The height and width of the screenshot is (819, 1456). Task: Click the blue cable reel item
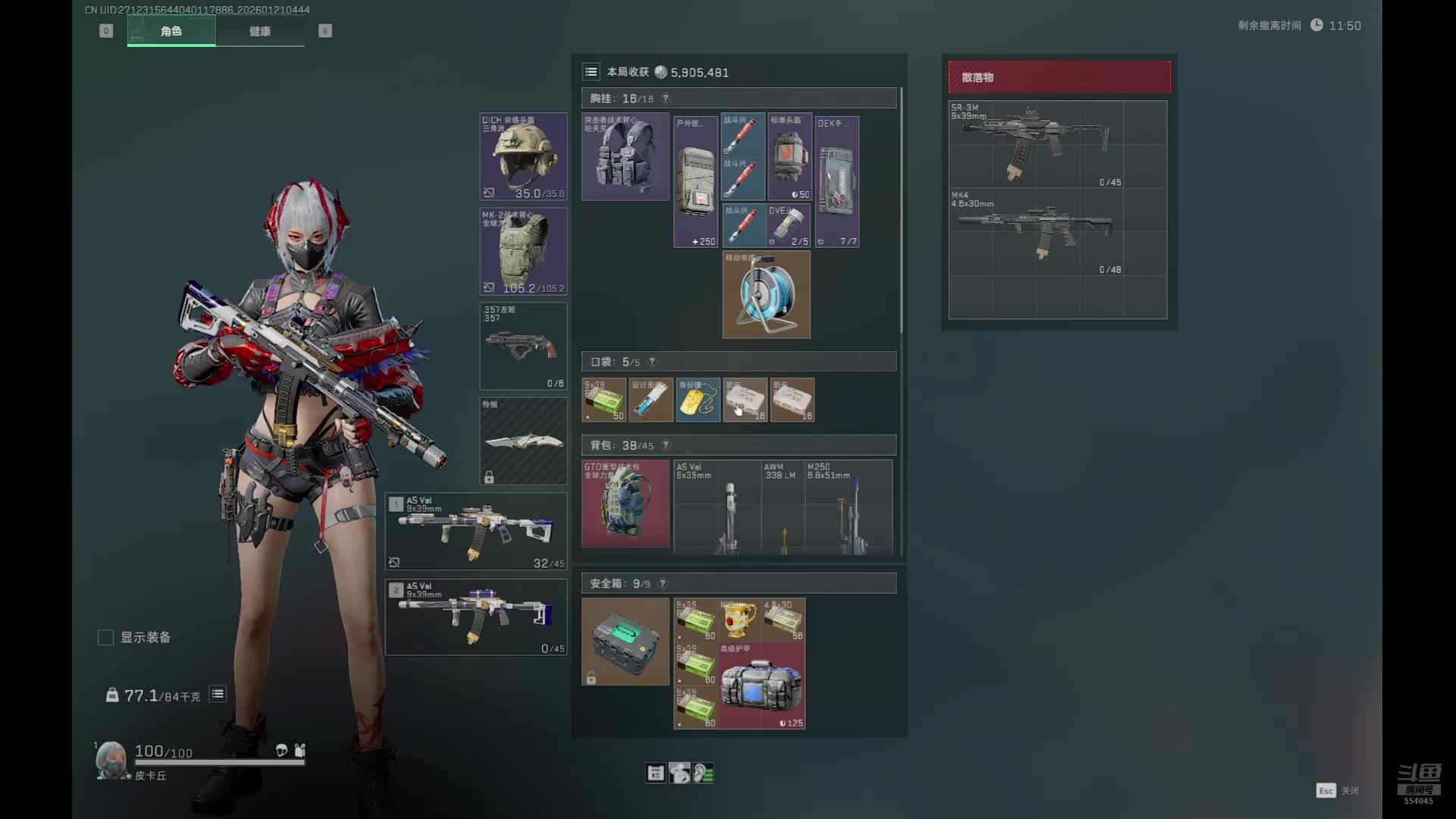pos(766,295)
